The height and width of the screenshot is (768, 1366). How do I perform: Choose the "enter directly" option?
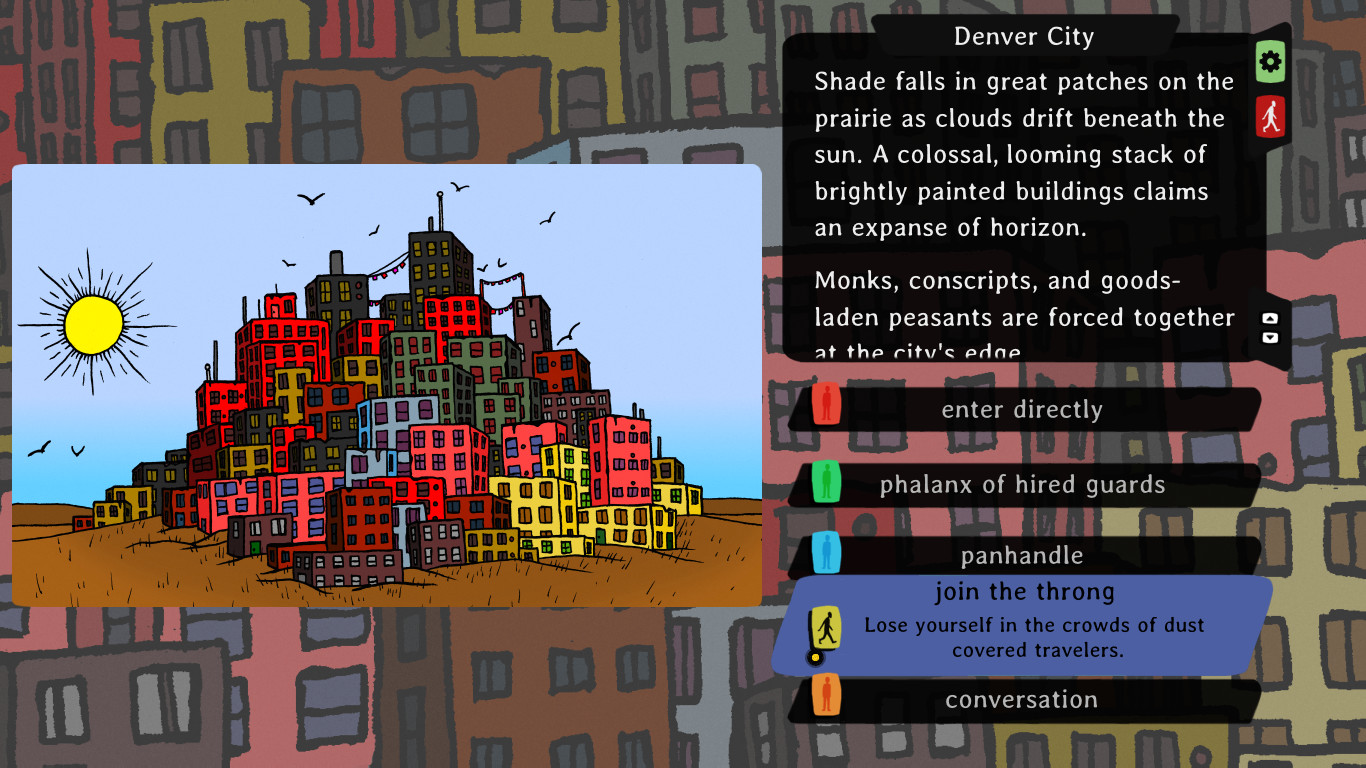1022,409
